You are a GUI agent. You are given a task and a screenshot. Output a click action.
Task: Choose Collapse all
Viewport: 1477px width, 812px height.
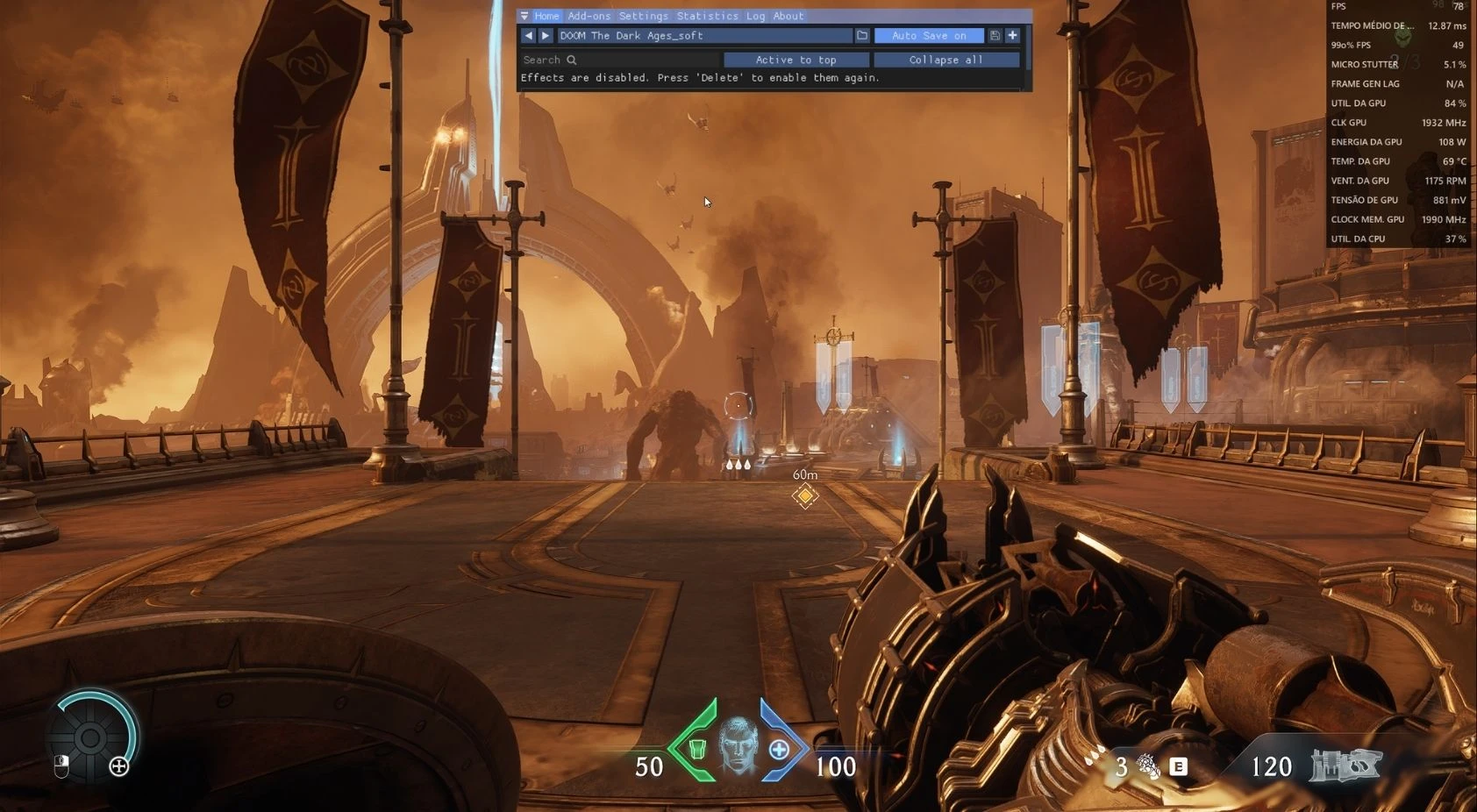click(945, 60)
